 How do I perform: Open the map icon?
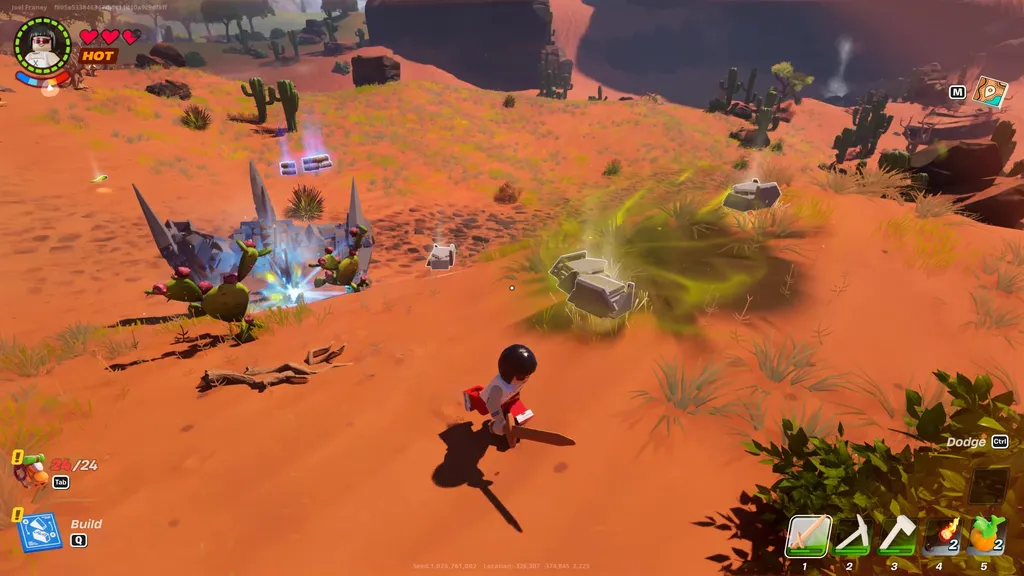tap(990, 92)
